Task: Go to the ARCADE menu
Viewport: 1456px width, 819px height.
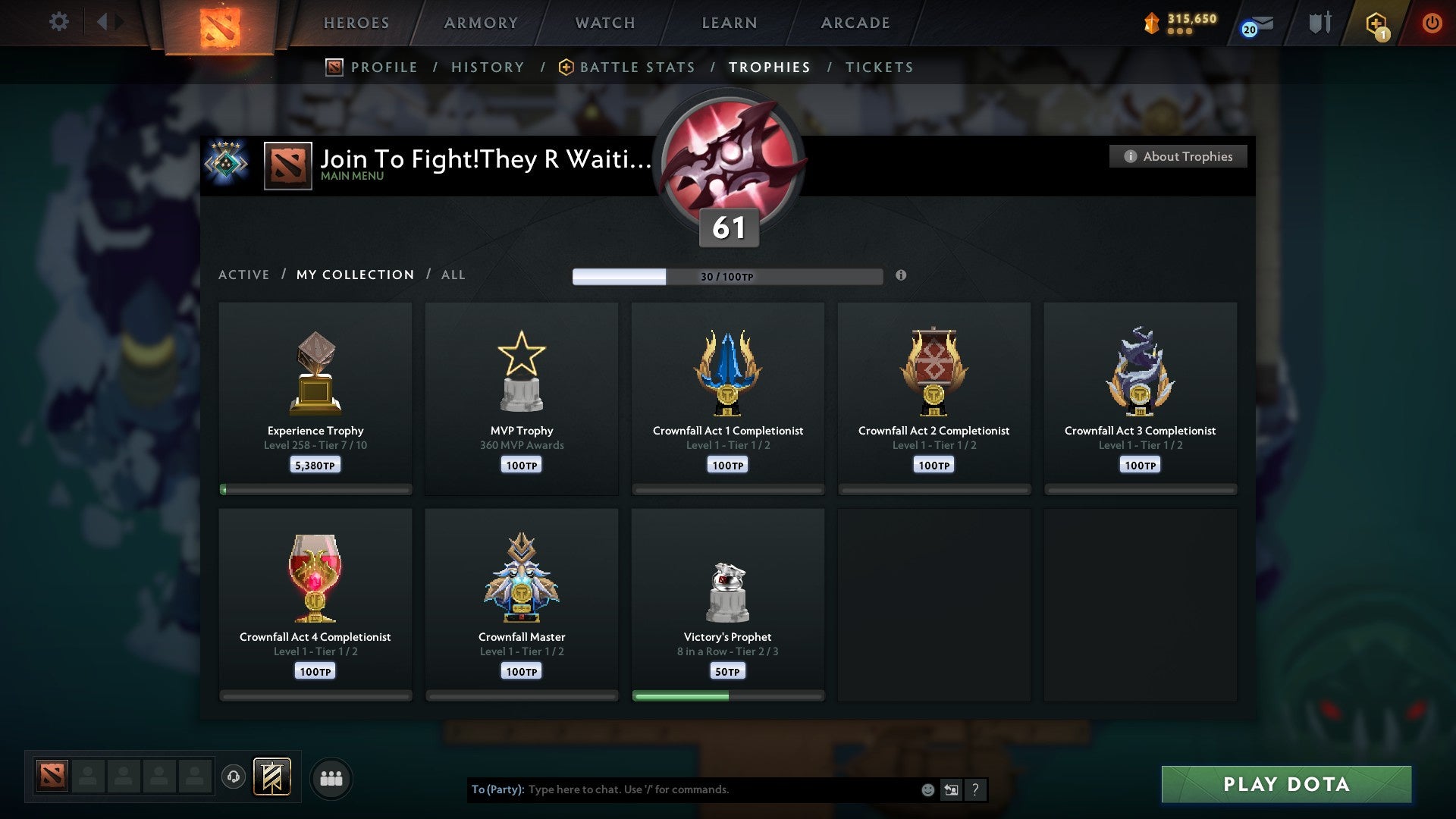Action: point(855,23)
